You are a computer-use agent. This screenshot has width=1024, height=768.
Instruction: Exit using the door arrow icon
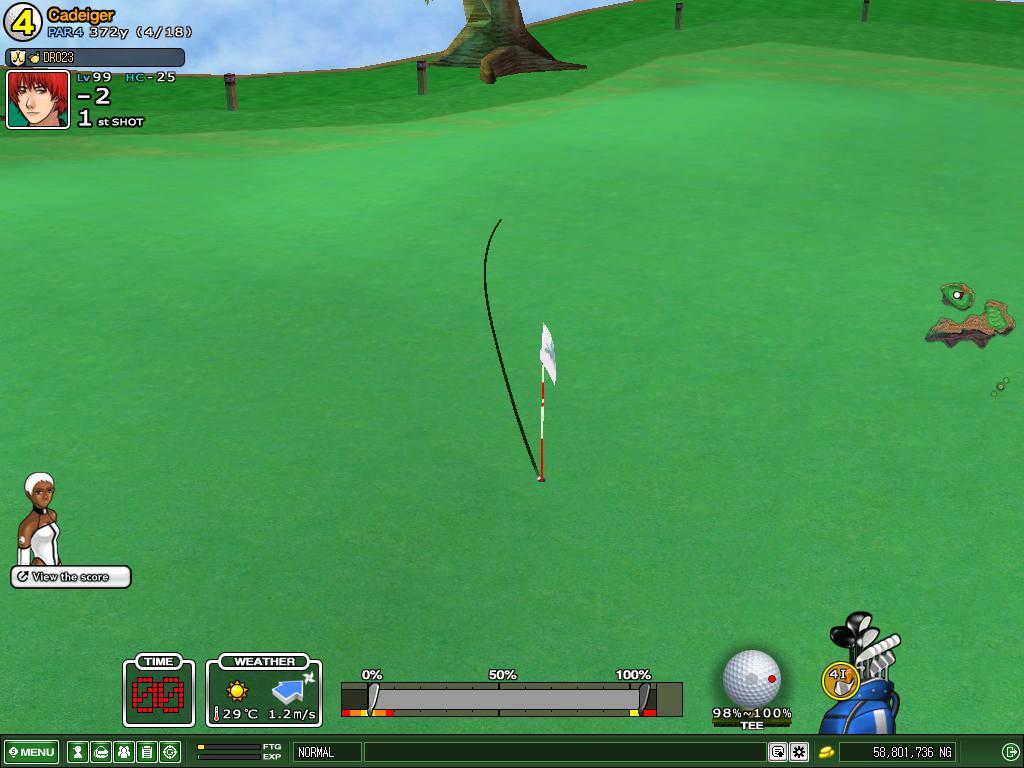1010,752
